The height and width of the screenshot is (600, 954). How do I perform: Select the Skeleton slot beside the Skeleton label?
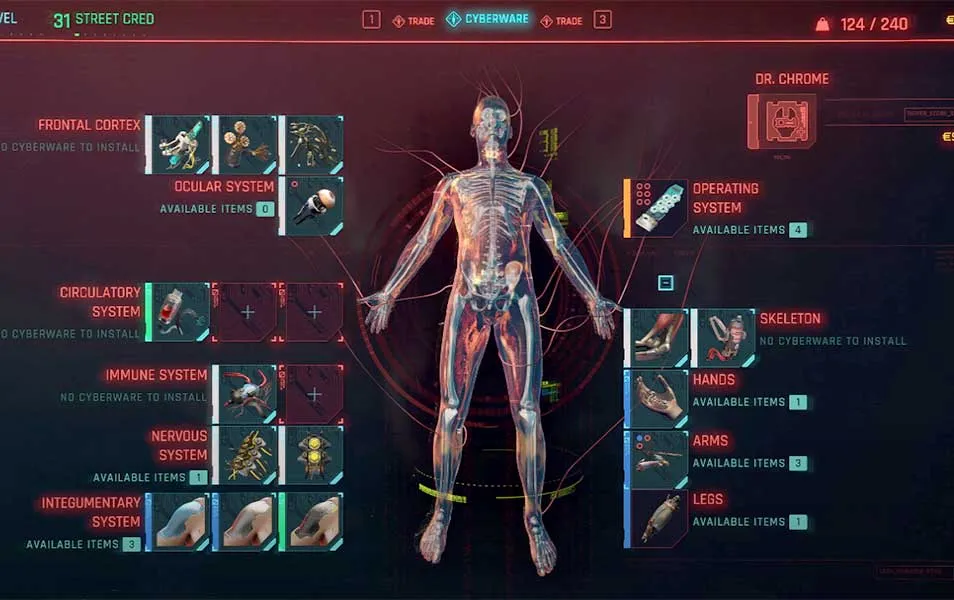coord(725,338)
